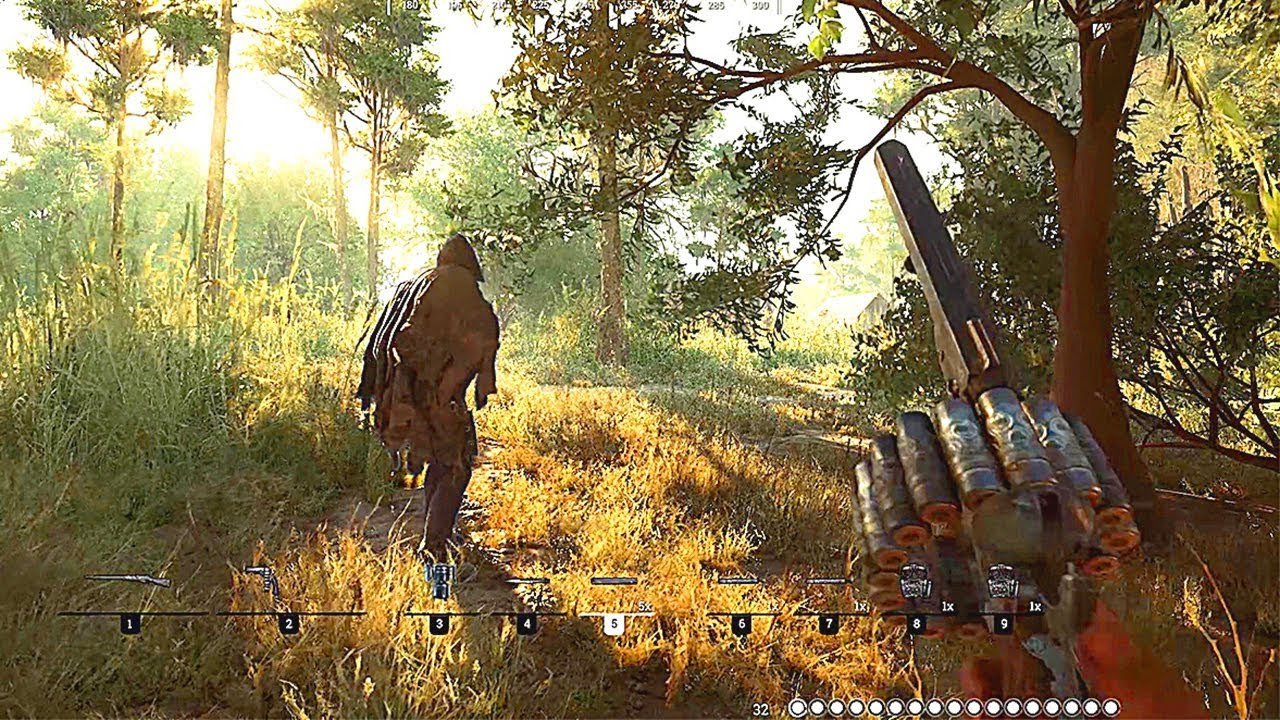Select the lantern-like tool in slot 3

click(x=439, y=578)
